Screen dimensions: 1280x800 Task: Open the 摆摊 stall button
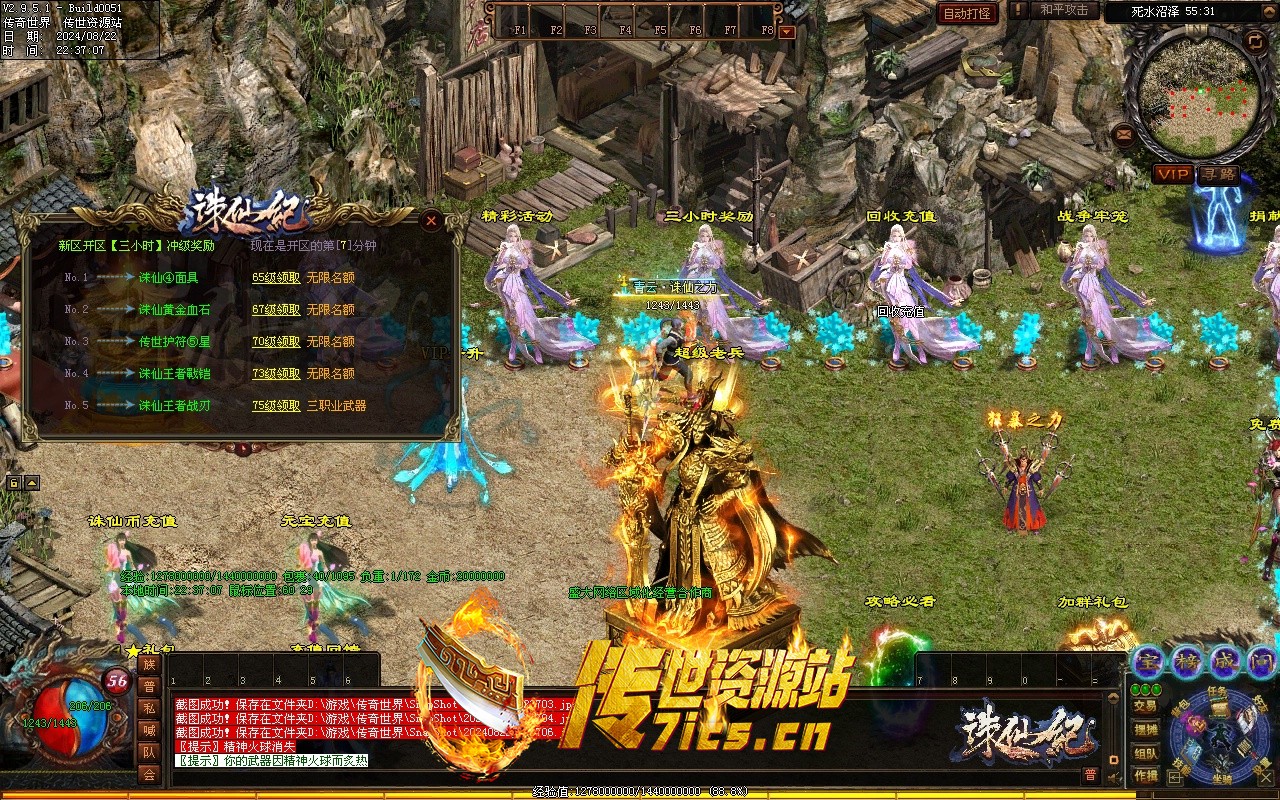(x=1145, y=730)
